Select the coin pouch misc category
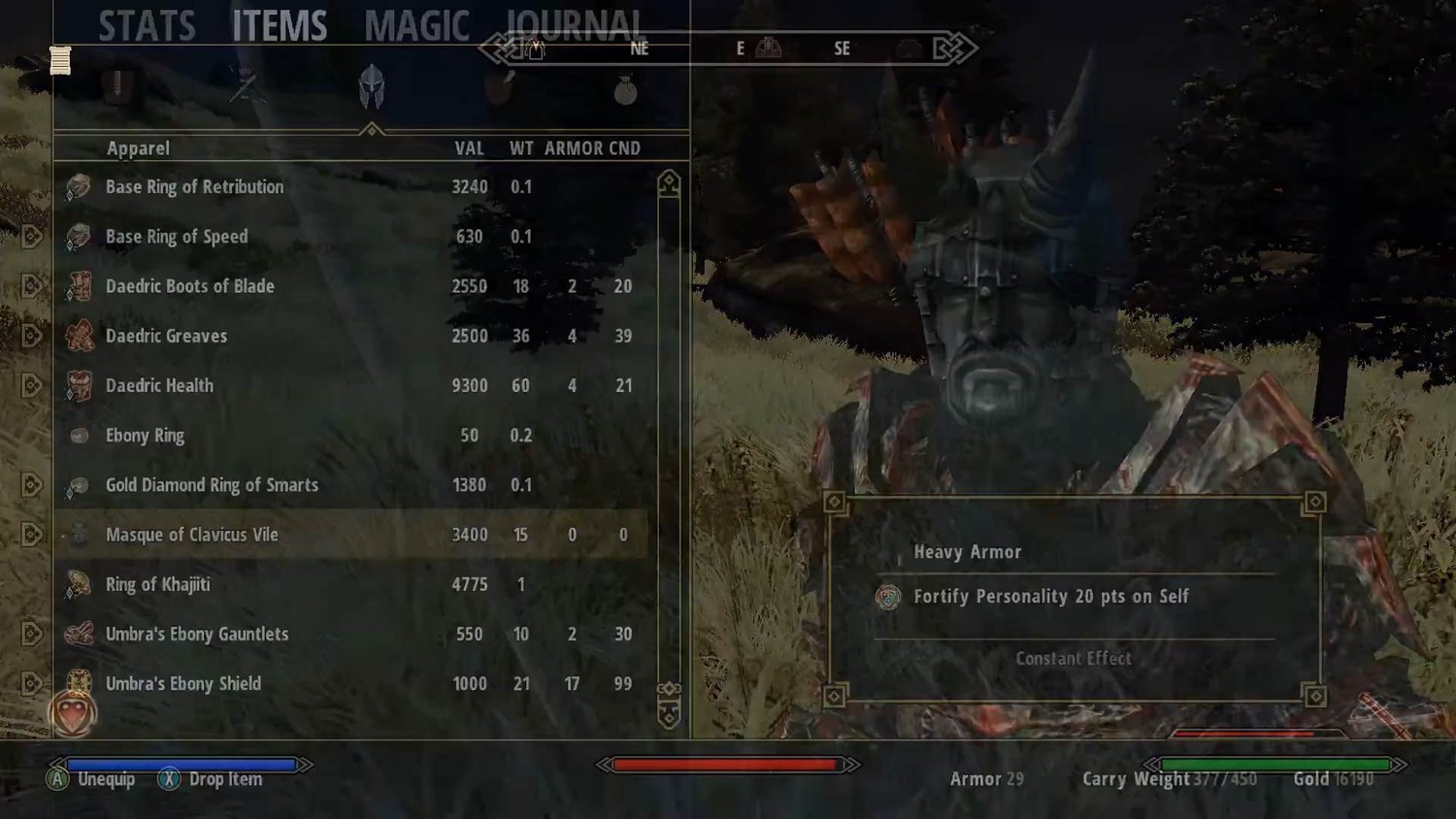1456x819 pixels. tap(625, 90)
